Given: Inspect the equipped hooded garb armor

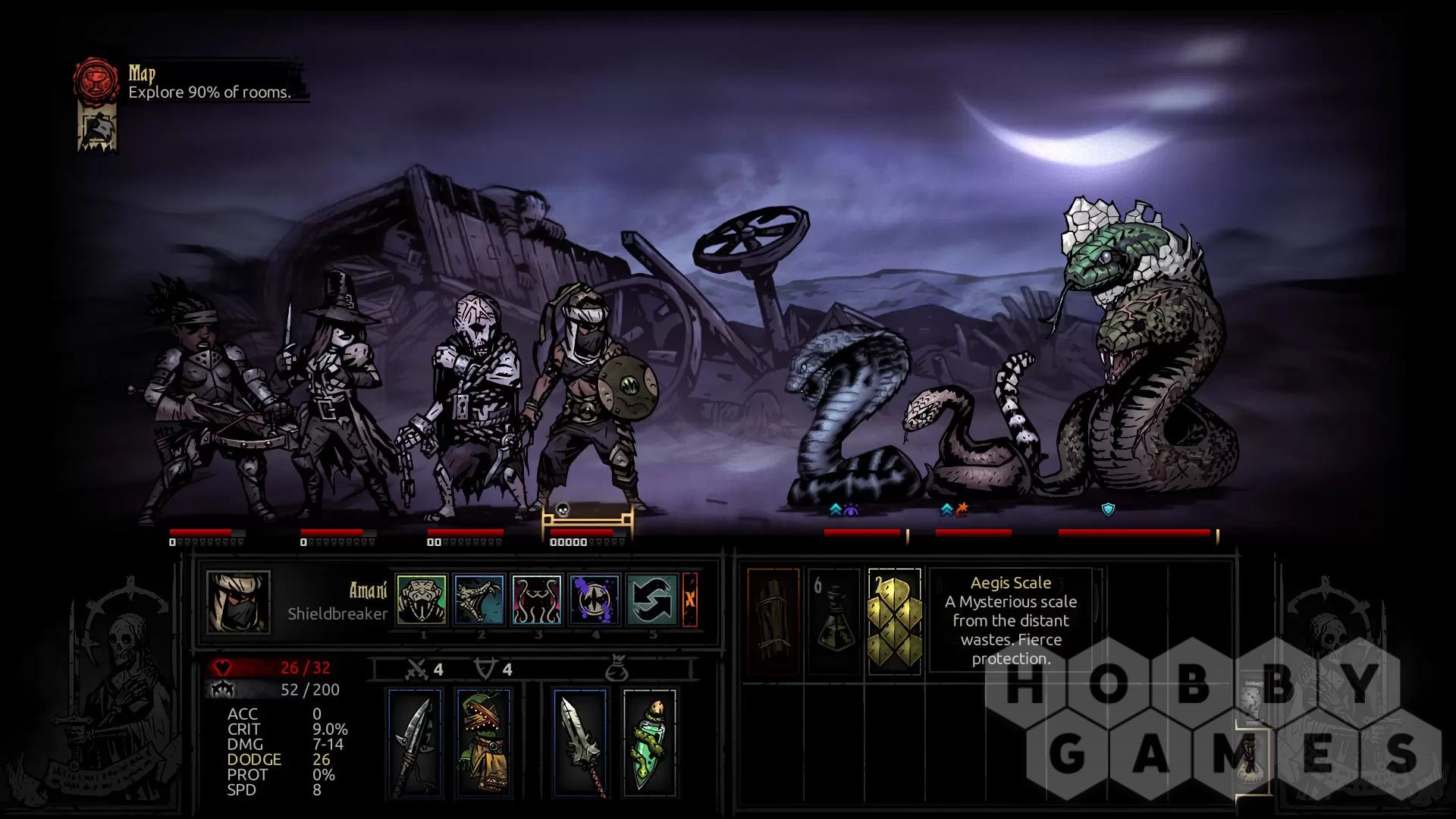Looking at the screenshot, I should (x=484, y=743).
